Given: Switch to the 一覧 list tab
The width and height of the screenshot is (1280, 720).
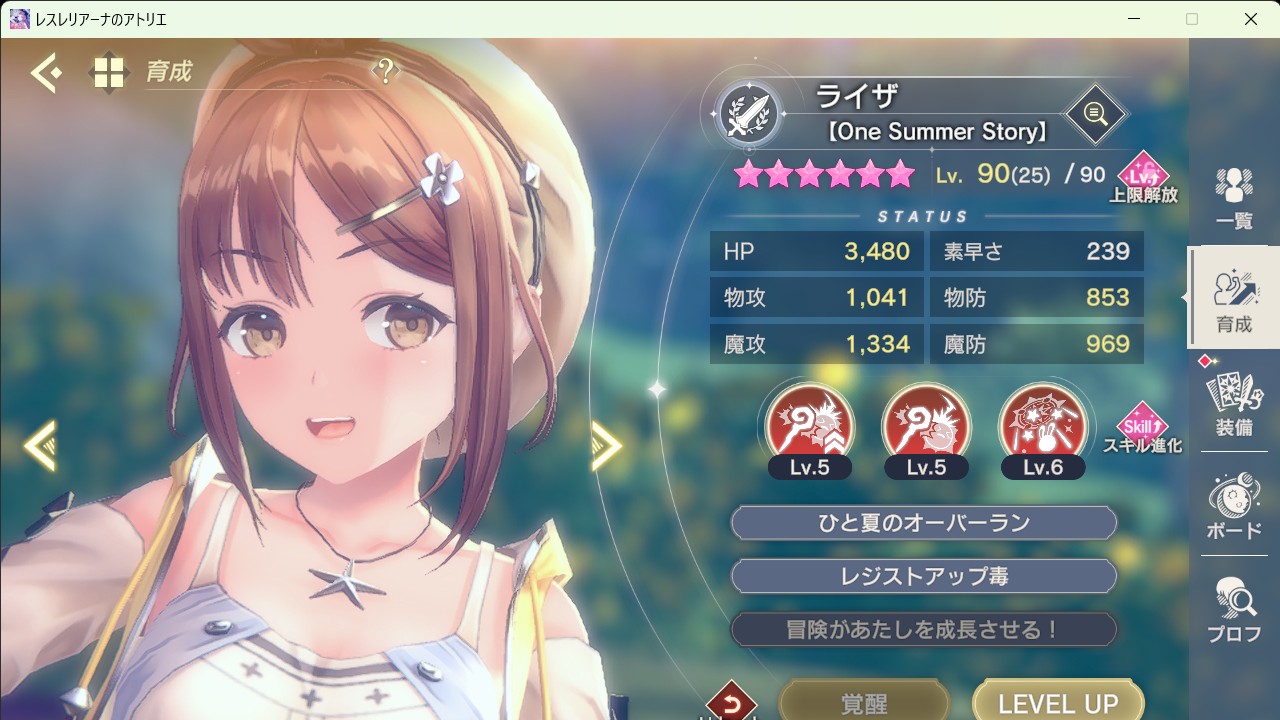Looking at the screenshot, I should pos(1234,198).
